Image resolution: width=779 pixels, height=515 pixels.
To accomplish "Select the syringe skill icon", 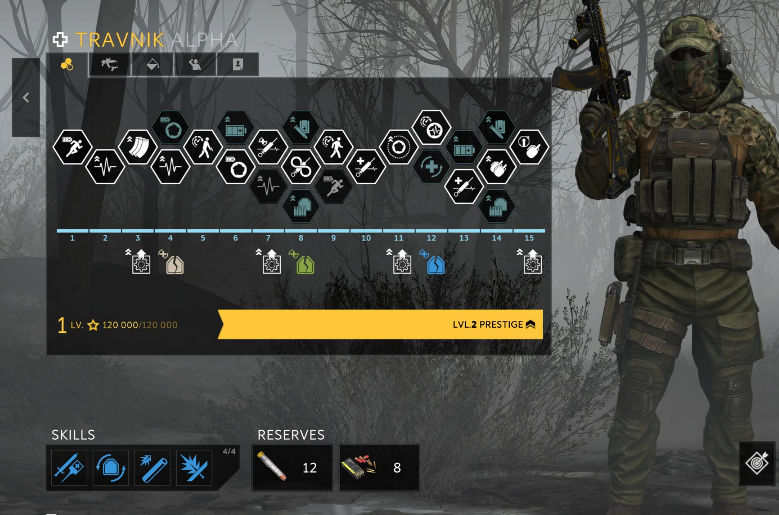I will [69, 468].
